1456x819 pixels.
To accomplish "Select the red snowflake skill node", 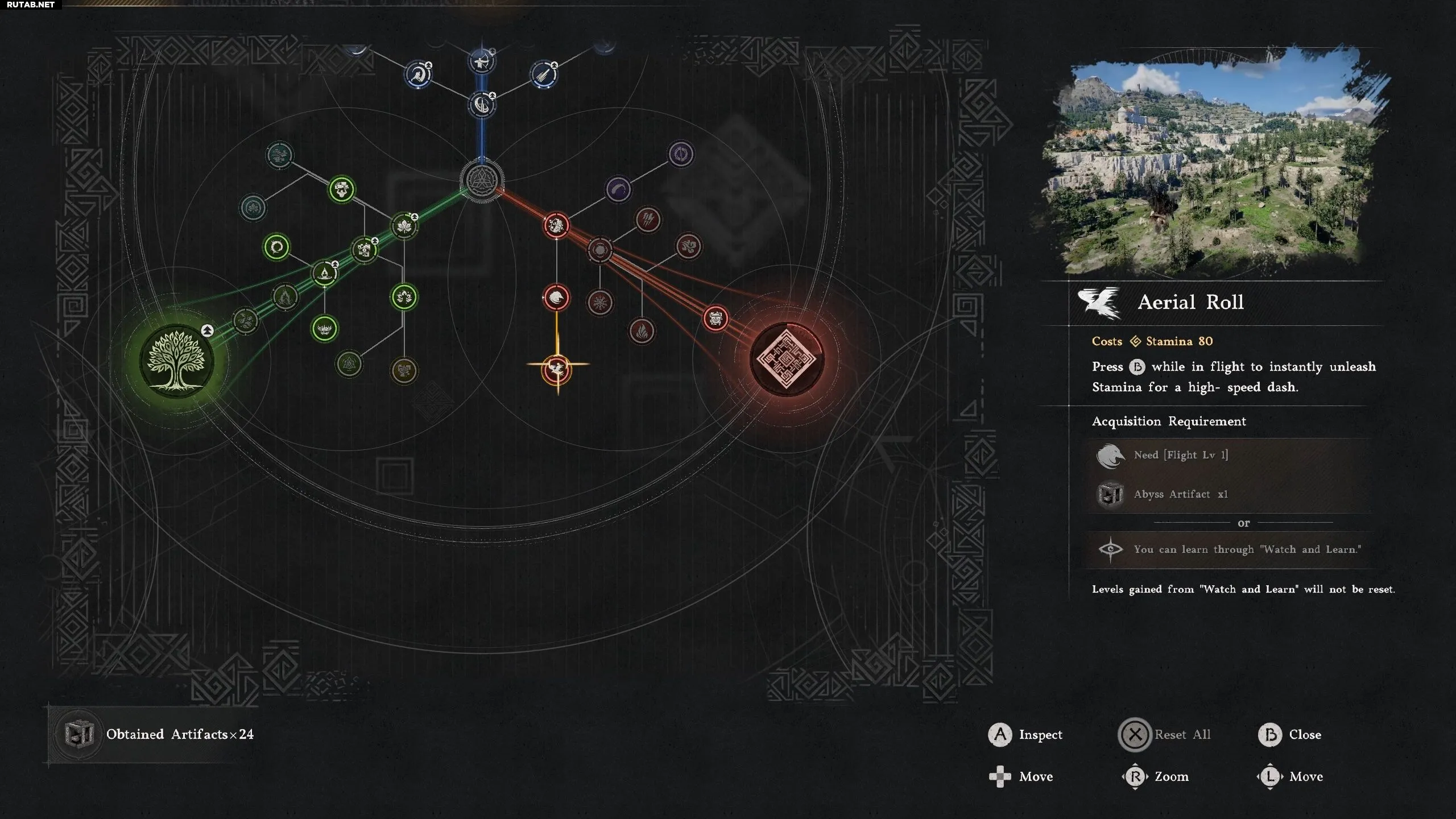I will [599, 302].
